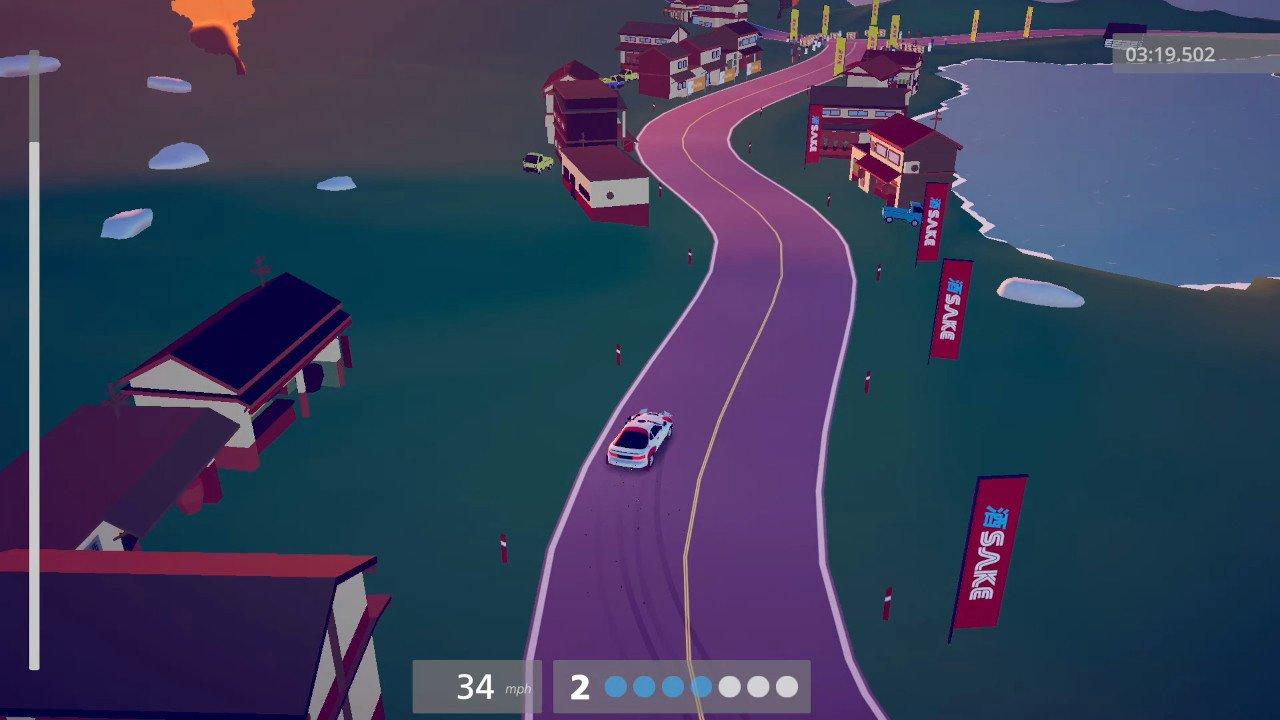Toggle the fourth rev dot on the HUD
The image size is (1280, 720).
[700, 686]
